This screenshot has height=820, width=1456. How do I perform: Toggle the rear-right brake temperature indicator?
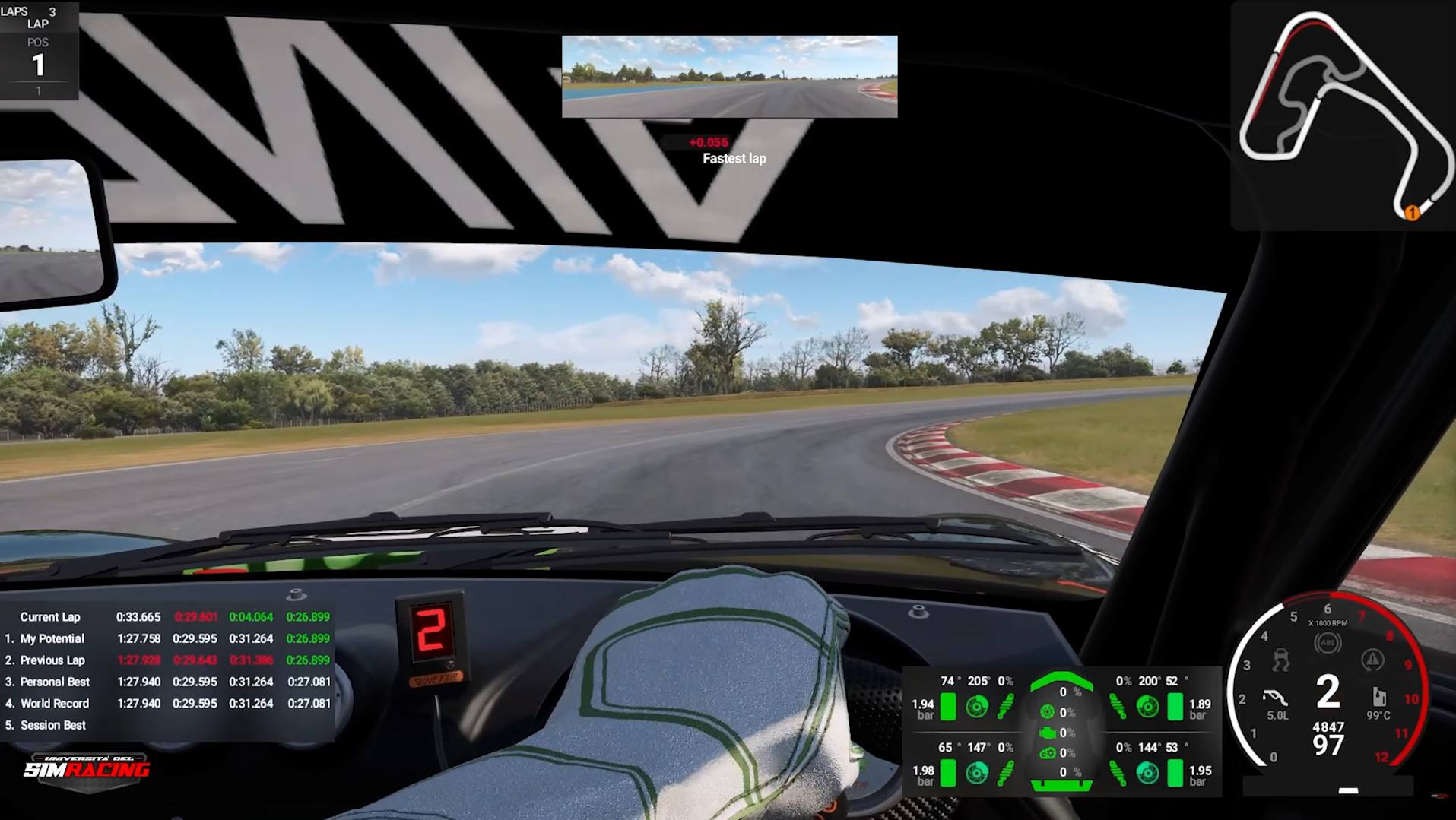(1147, 773)
